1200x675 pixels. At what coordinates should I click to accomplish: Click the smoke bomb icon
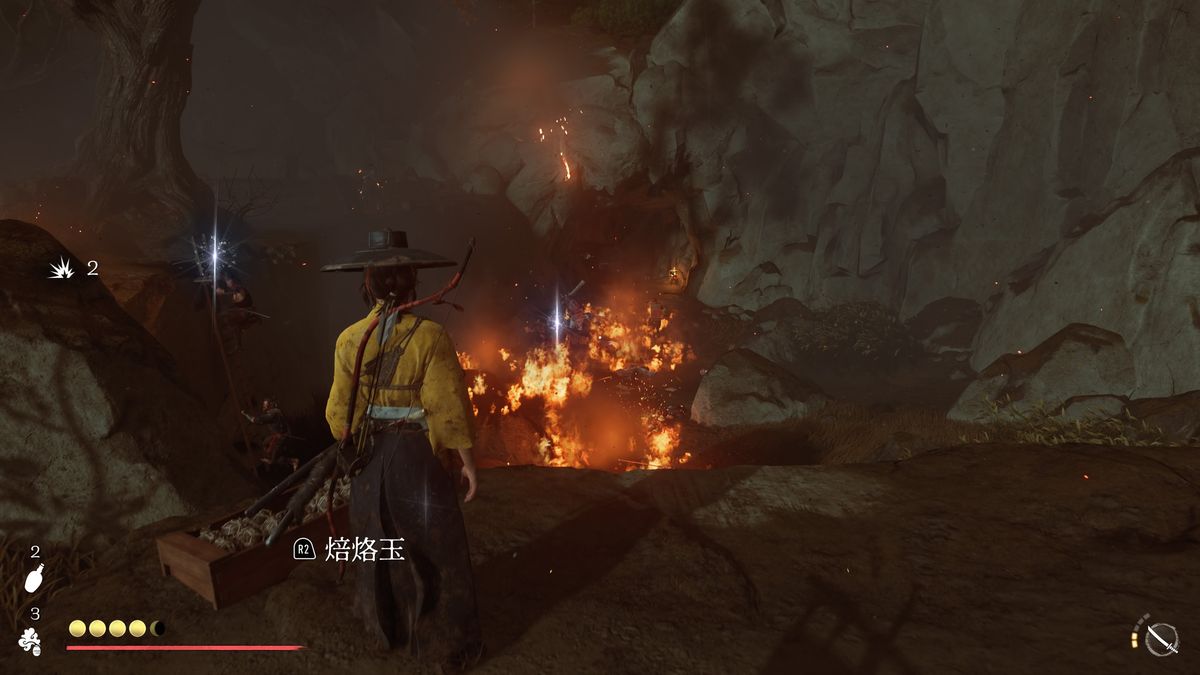(31, 642)
